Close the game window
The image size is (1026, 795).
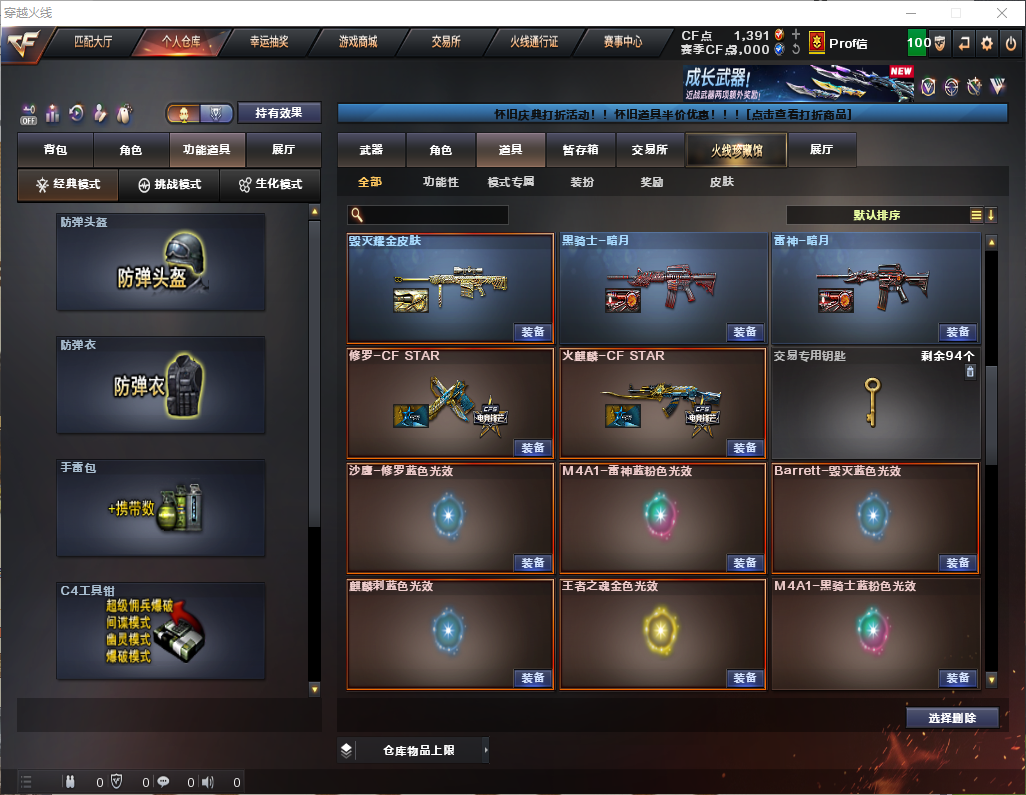1001,13
